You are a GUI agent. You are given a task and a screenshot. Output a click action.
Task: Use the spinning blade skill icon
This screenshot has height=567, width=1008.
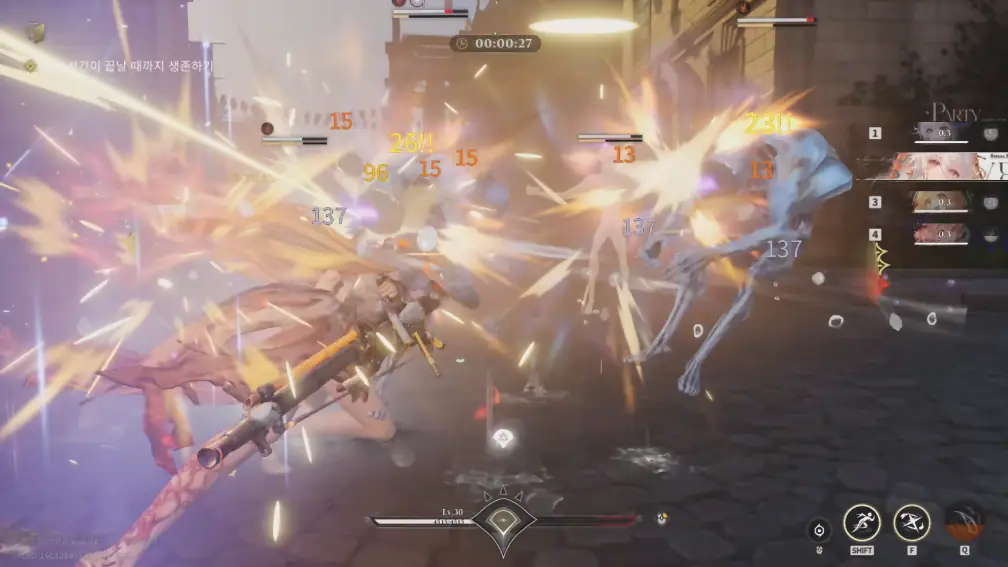[911, 522]
